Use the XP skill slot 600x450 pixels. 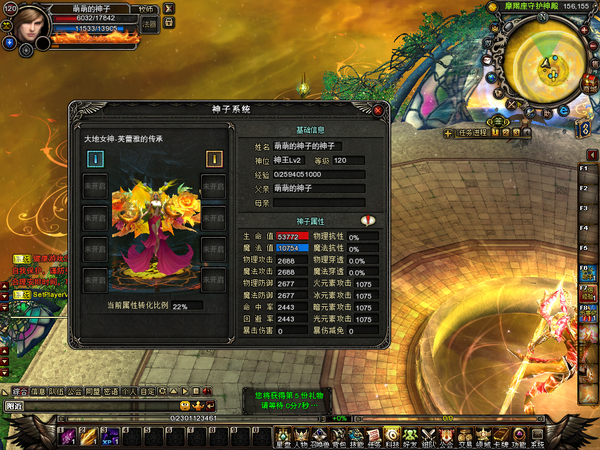(x=109, y=434)
